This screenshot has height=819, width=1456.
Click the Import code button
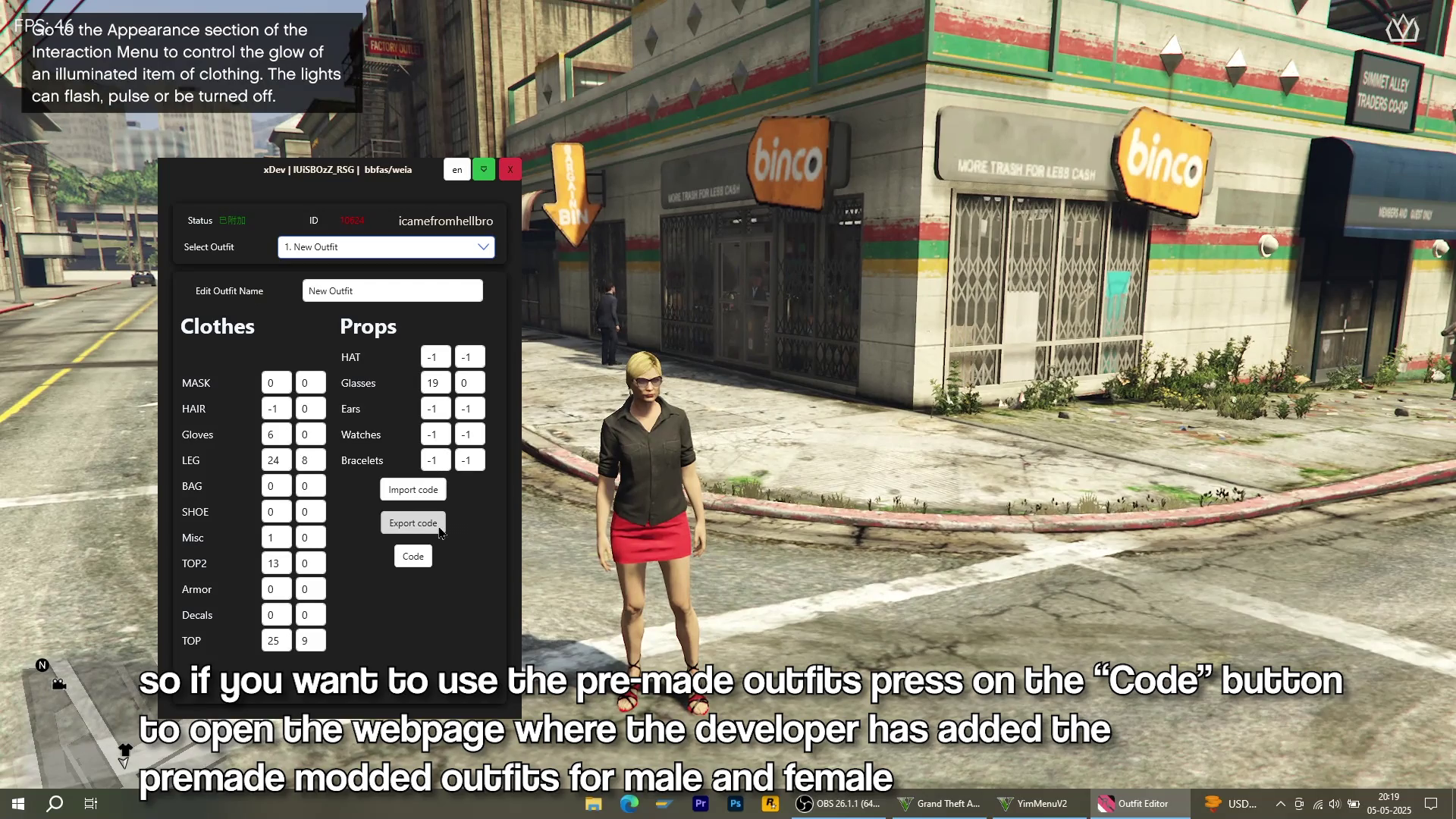413,490
